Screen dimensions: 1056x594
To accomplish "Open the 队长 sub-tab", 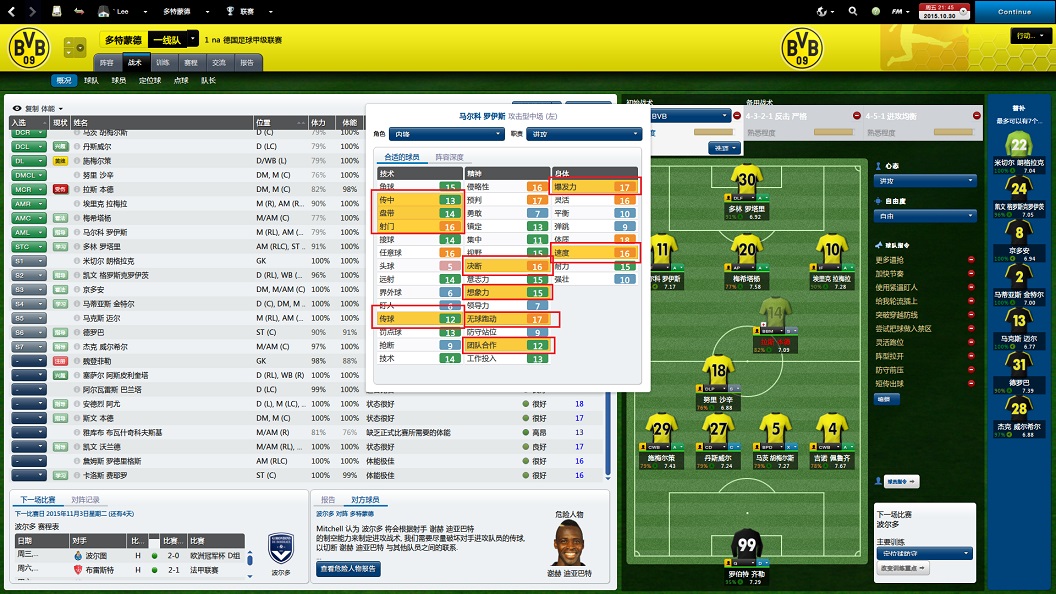I will (x=208, y=80).
